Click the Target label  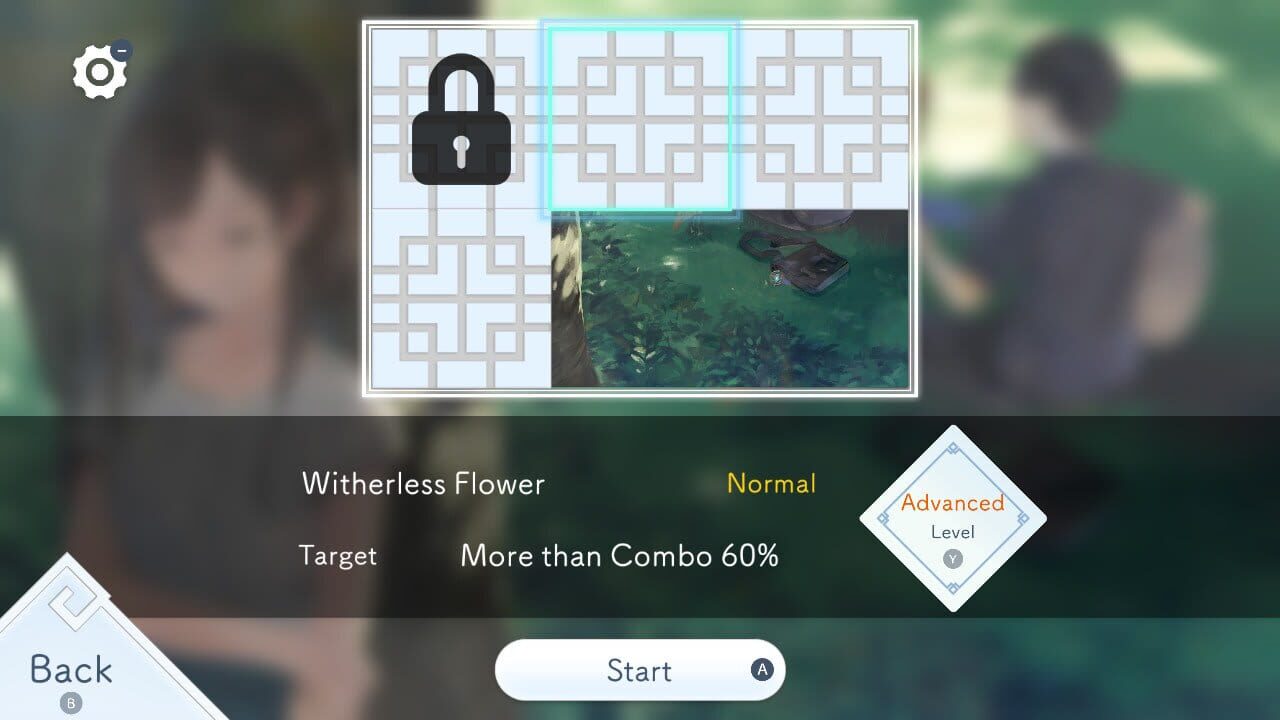(337, 556)
